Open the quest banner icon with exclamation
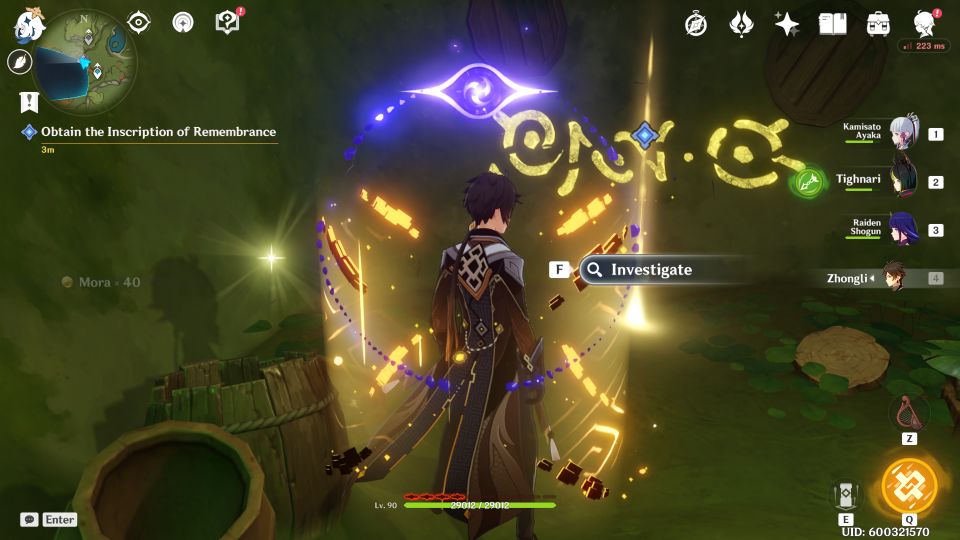This screenshot has width=960, height=540. point(28,102)
